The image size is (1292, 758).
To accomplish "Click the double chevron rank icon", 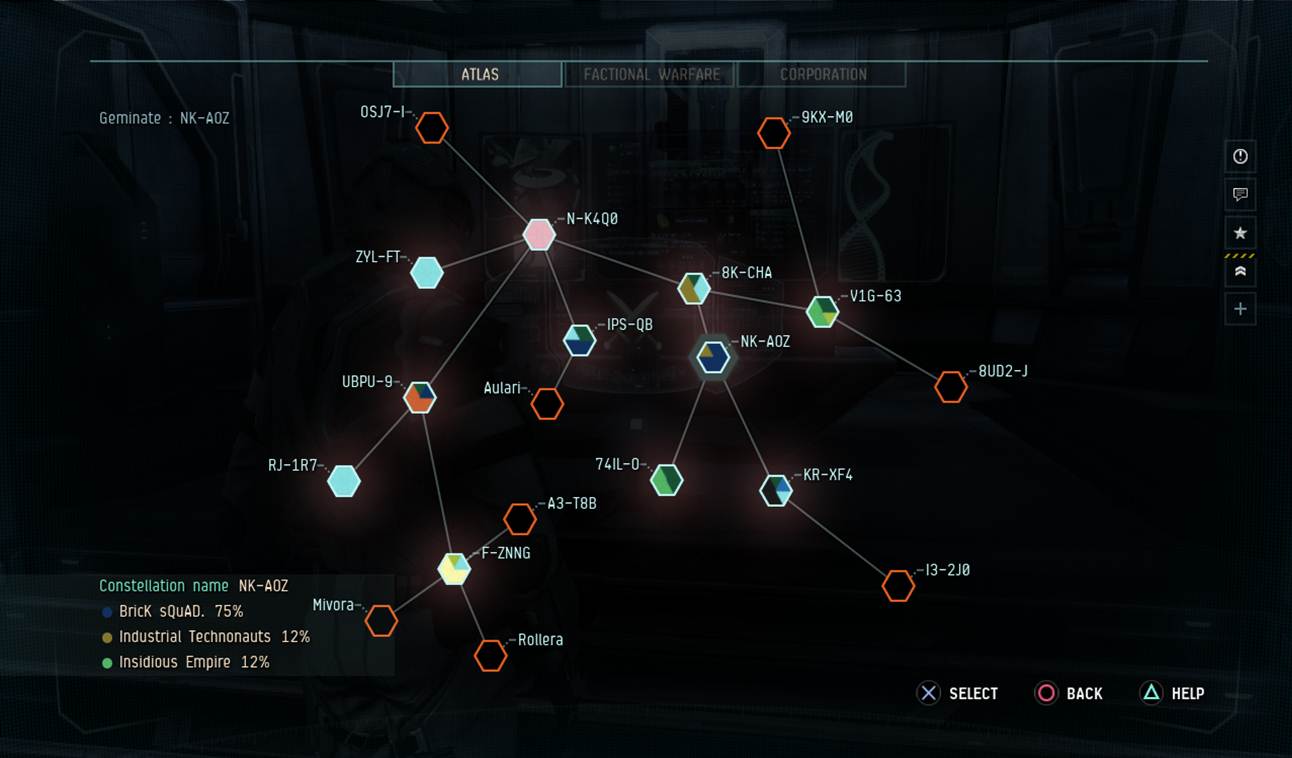I will (x=1239, y=270).
